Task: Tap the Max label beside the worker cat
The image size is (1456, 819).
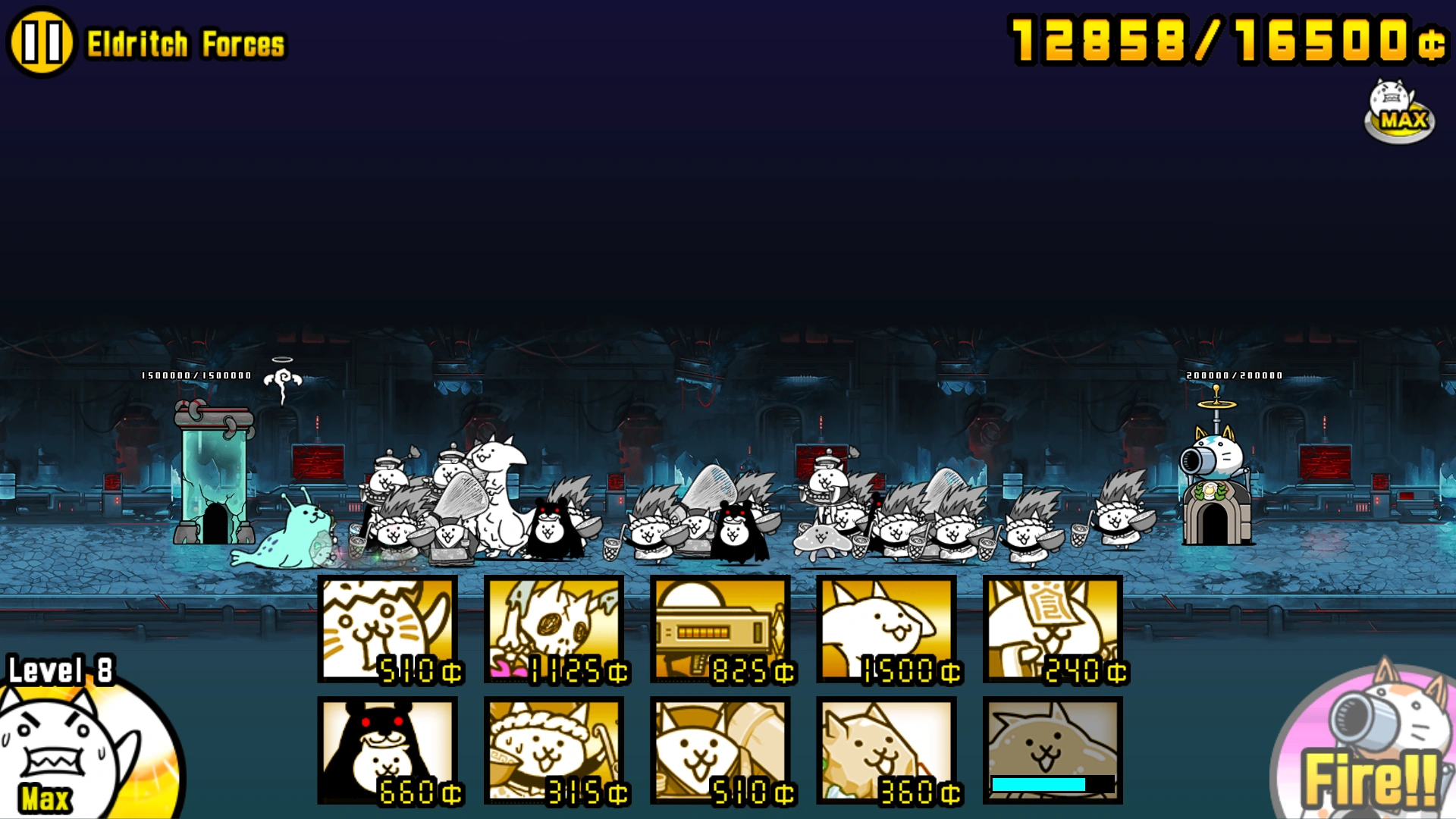Action: tap(45, 796)
